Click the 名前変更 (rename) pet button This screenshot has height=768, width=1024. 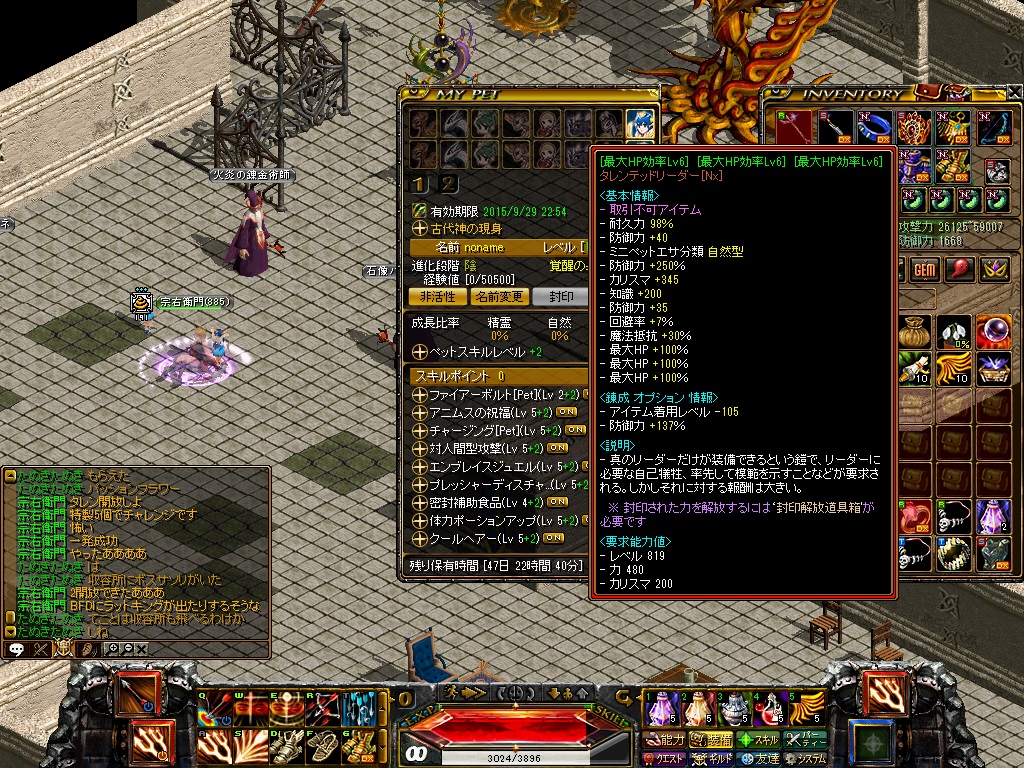[498, 297]
